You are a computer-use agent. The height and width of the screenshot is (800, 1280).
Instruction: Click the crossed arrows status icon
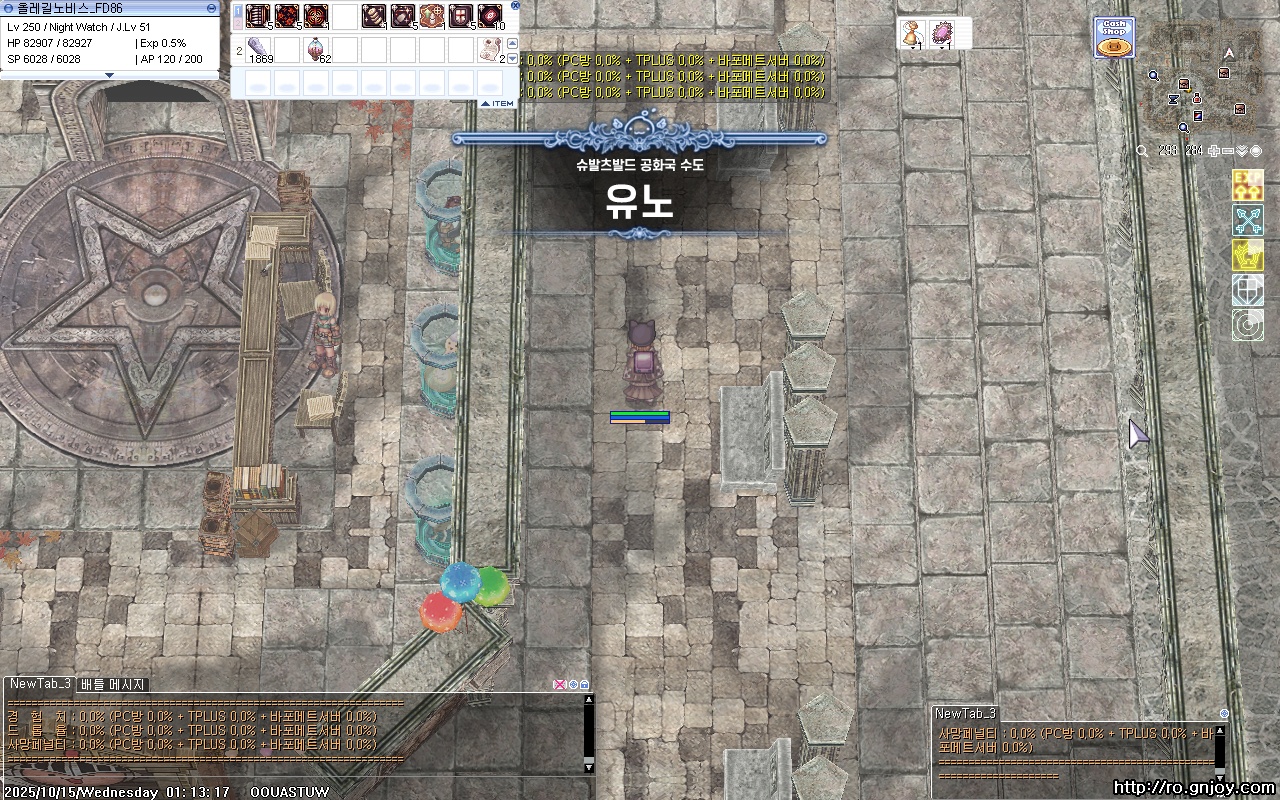point(1247,220)
